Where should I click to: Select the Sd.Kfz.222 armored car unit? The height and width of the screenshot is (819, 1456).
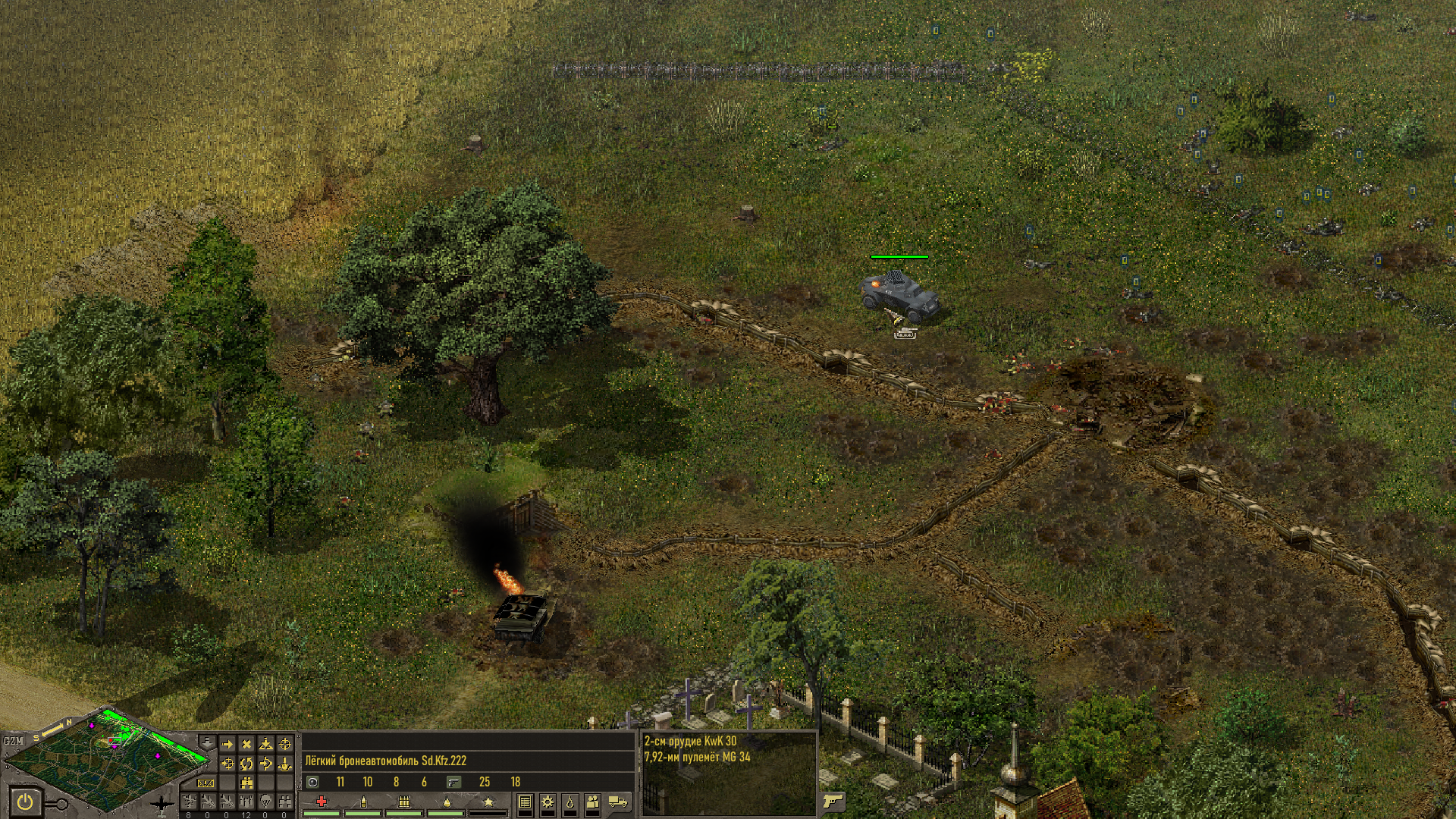[x=900, y=296]
